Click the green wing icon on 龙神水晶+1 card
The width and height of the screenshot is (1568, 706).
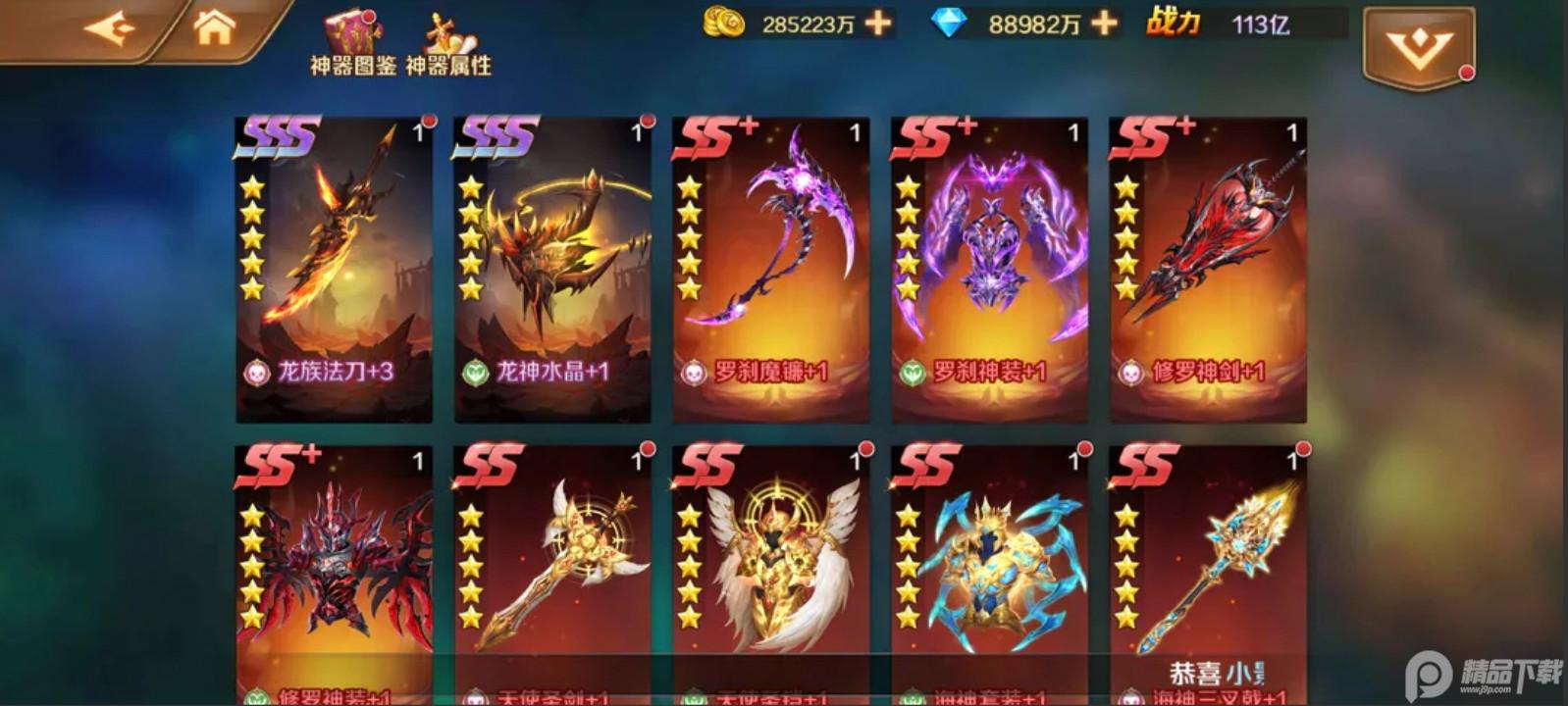click(x=478, y=374)
